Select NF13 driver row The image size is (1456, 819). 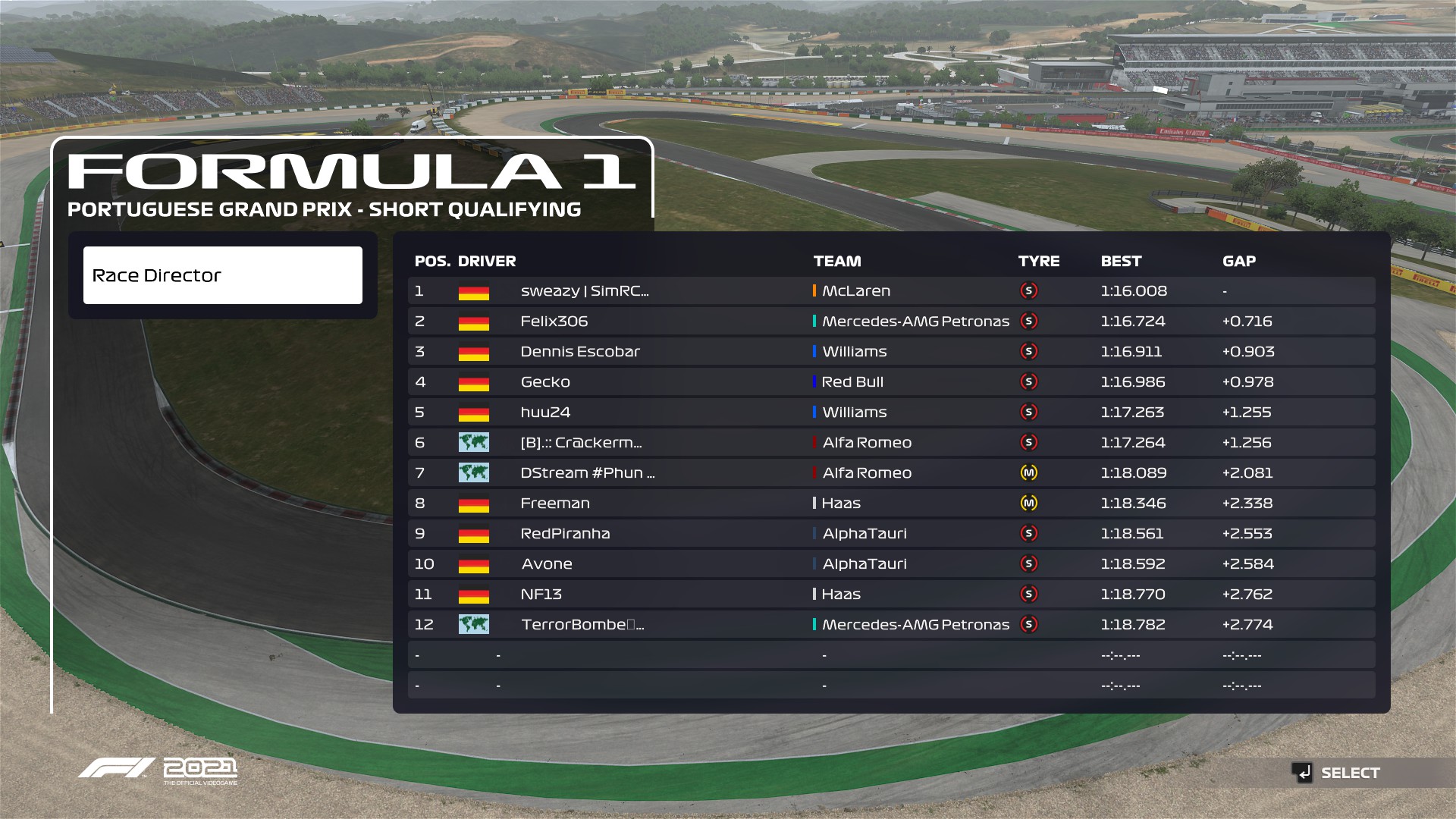pyautogui.click(x=541, y=595)
